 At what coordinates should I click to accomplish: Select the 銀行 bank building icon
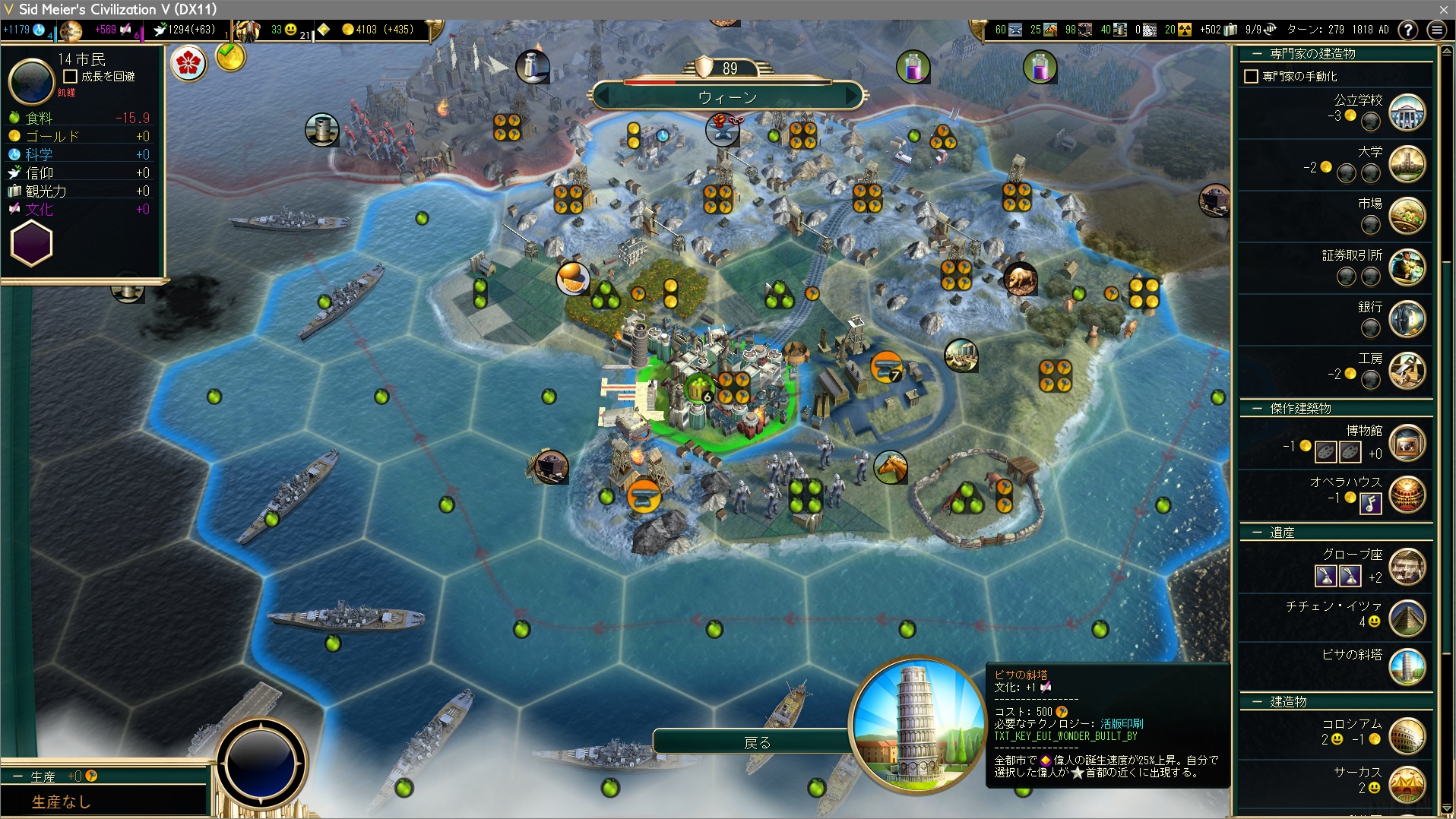point(1407,319)
